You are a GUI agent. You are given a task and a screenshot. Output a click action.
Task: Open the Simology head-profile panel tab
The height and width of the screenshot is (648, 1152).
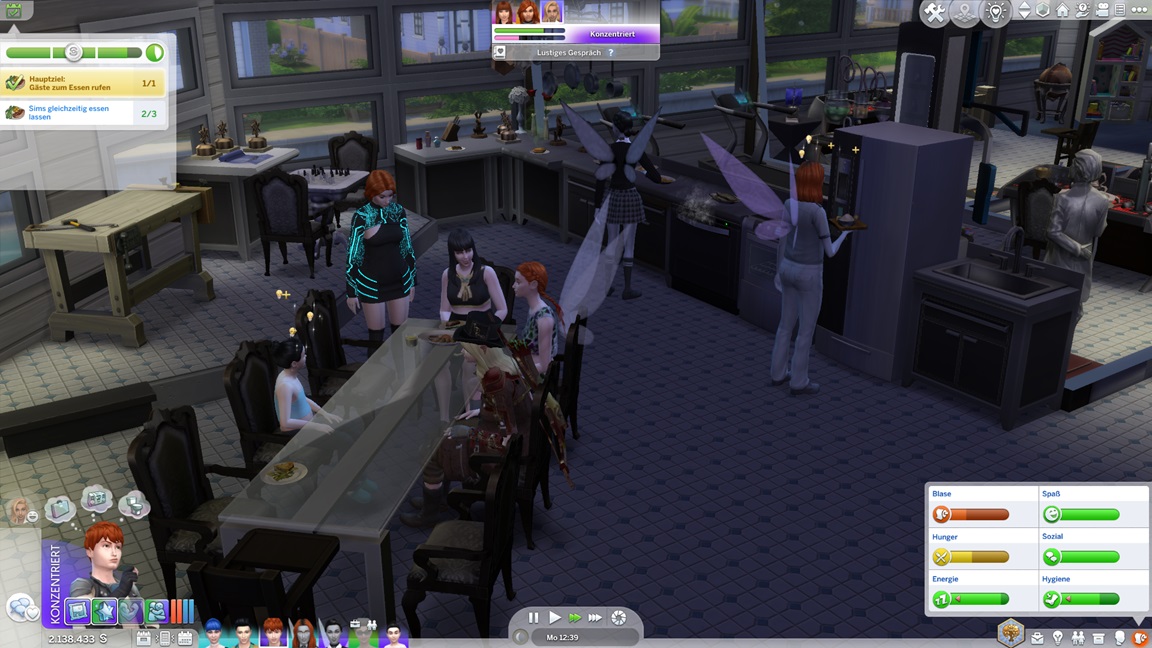1120,637
